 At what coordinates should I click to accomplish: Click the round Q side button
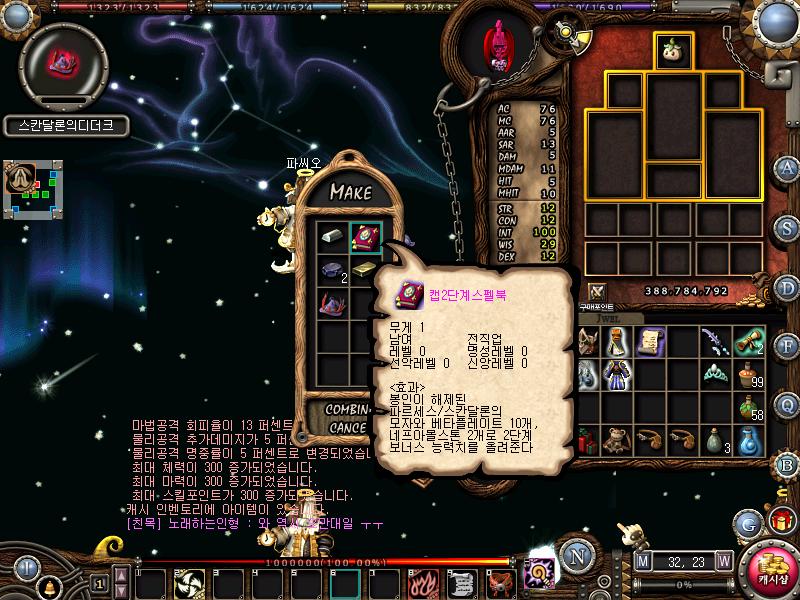click(x=788, y=404)
